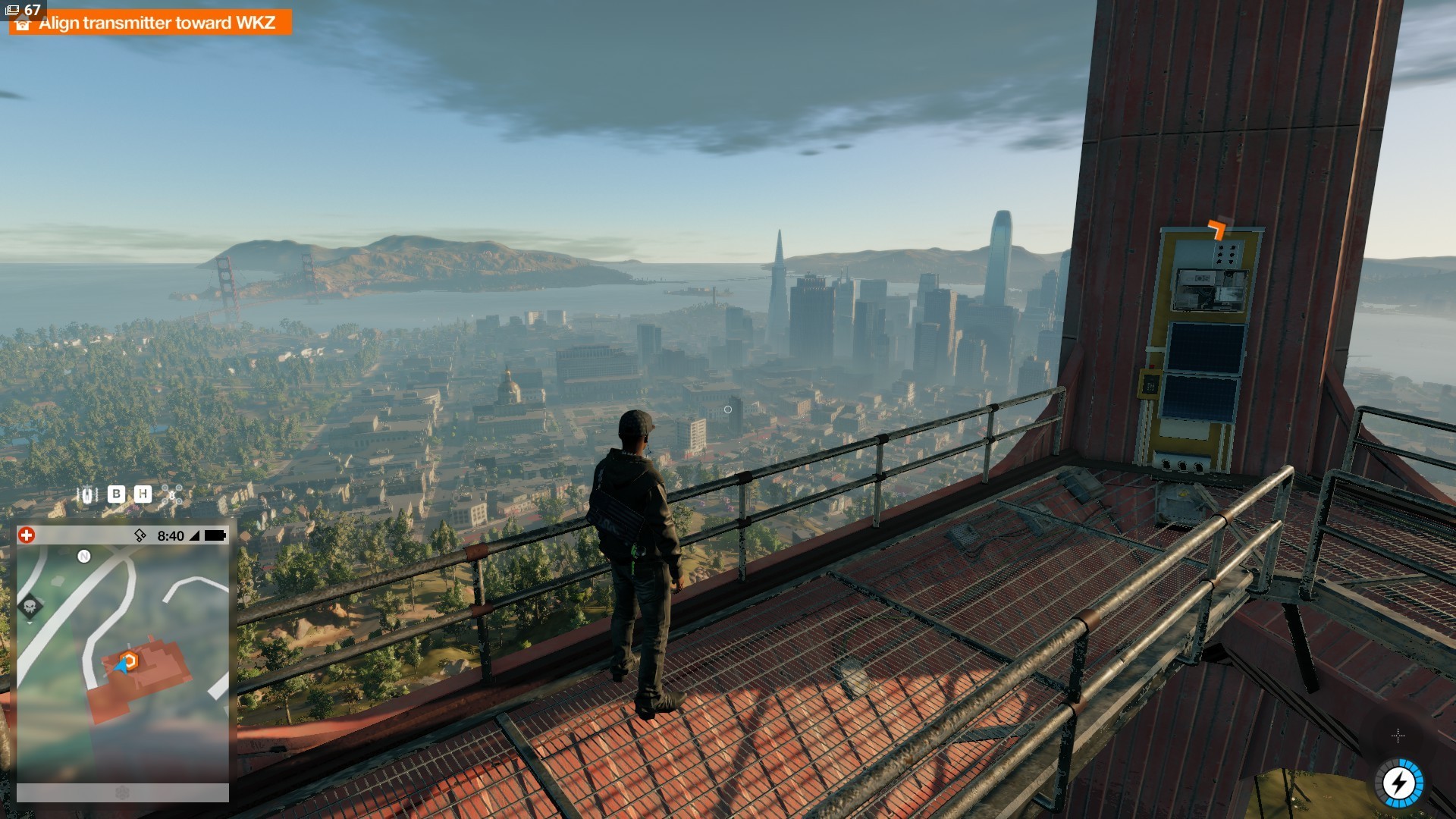Click the skull marker on the minimap
The height and width of the screenshot is (819, 1456).
tap(30, 606)
